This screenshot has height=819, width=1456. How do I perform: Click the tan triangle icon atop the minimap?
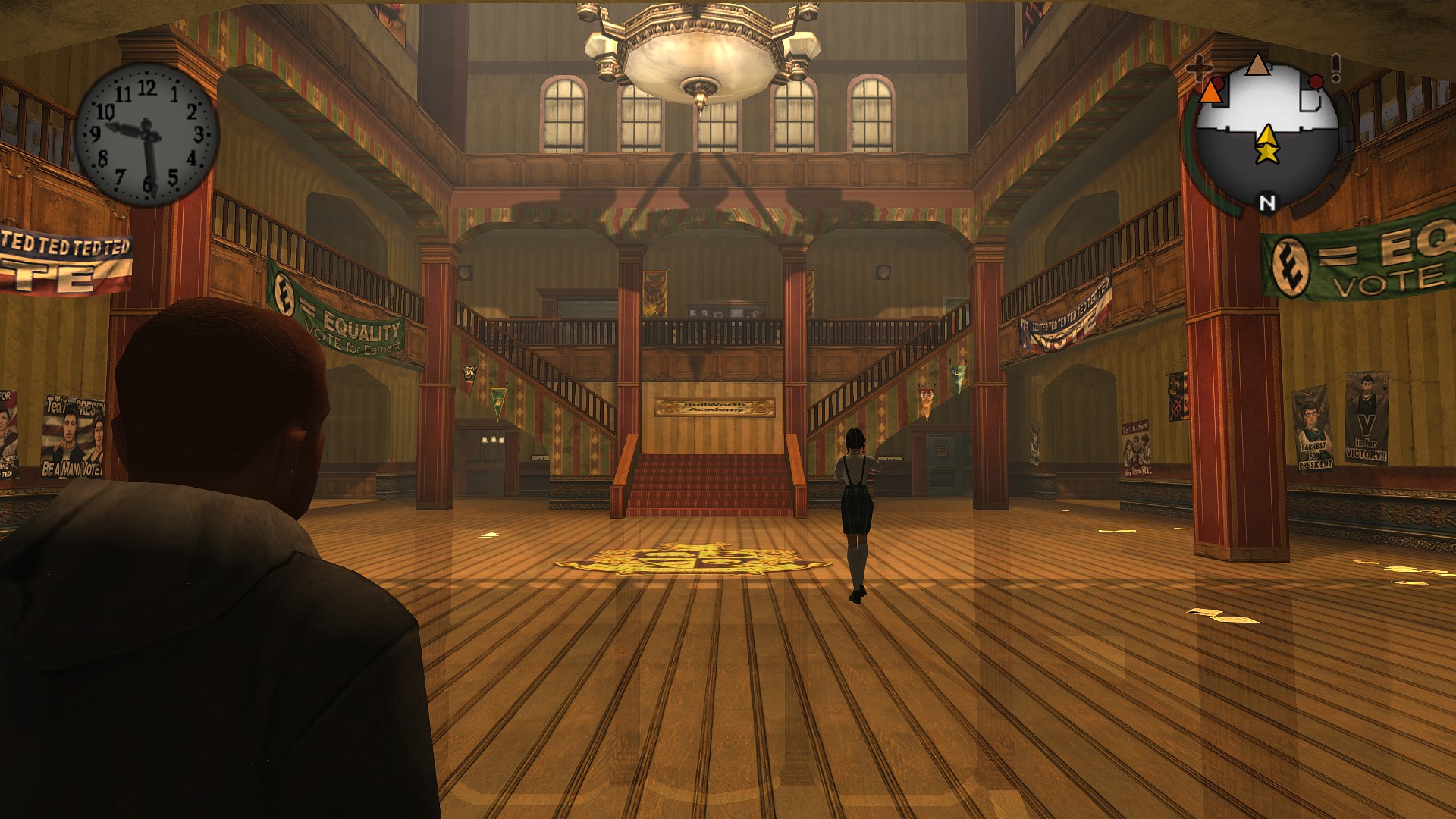point(1258,64)
